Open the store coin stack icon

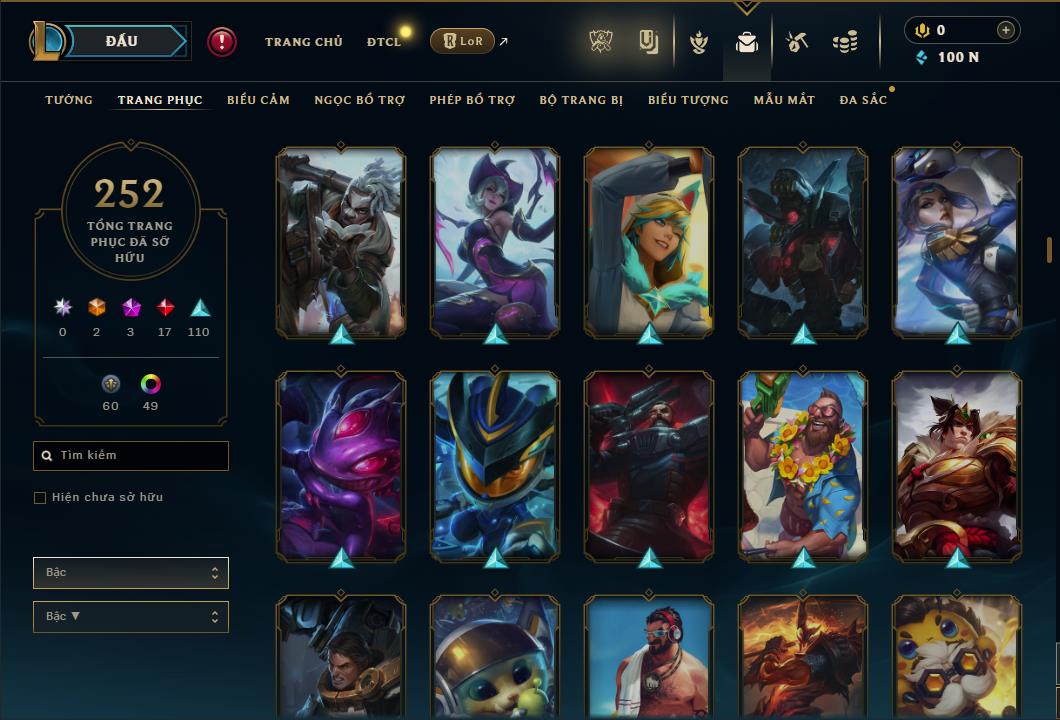[x=845, y=42]
